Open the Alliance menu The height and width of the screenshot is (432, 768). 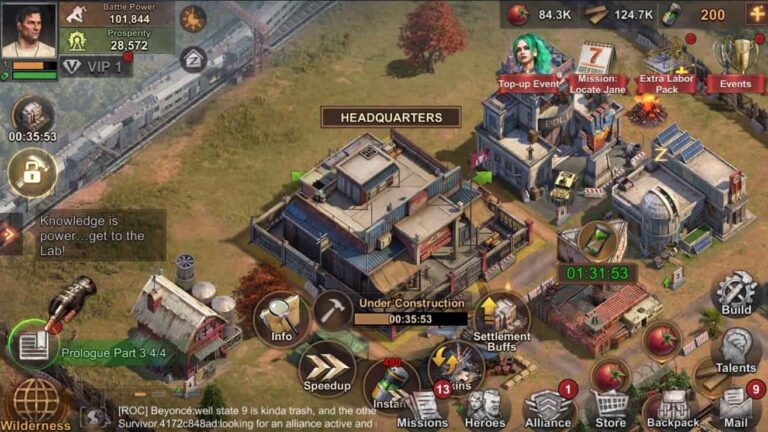click(x=548, y=408)
